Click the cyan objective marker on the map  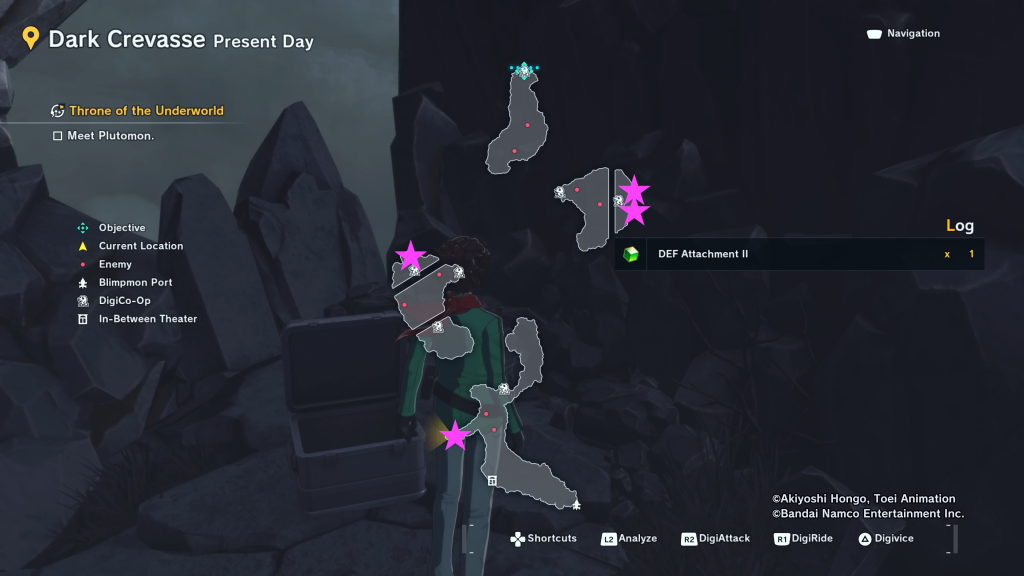[x=523, y=70]
